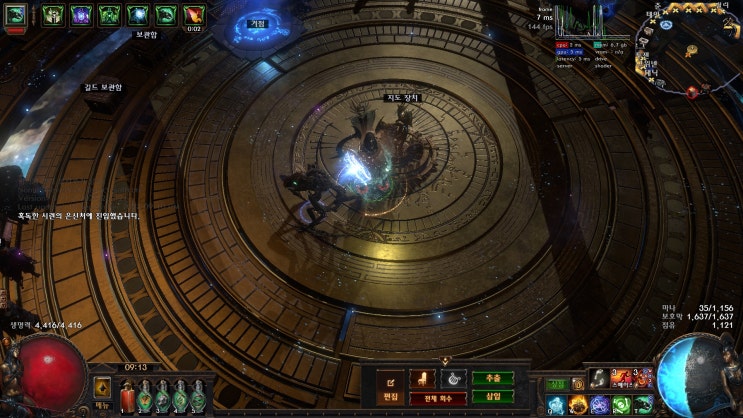Viewport: 743px width, 418px height.
Task: Click the red buff icon showing 0:02
Action: 194,15
